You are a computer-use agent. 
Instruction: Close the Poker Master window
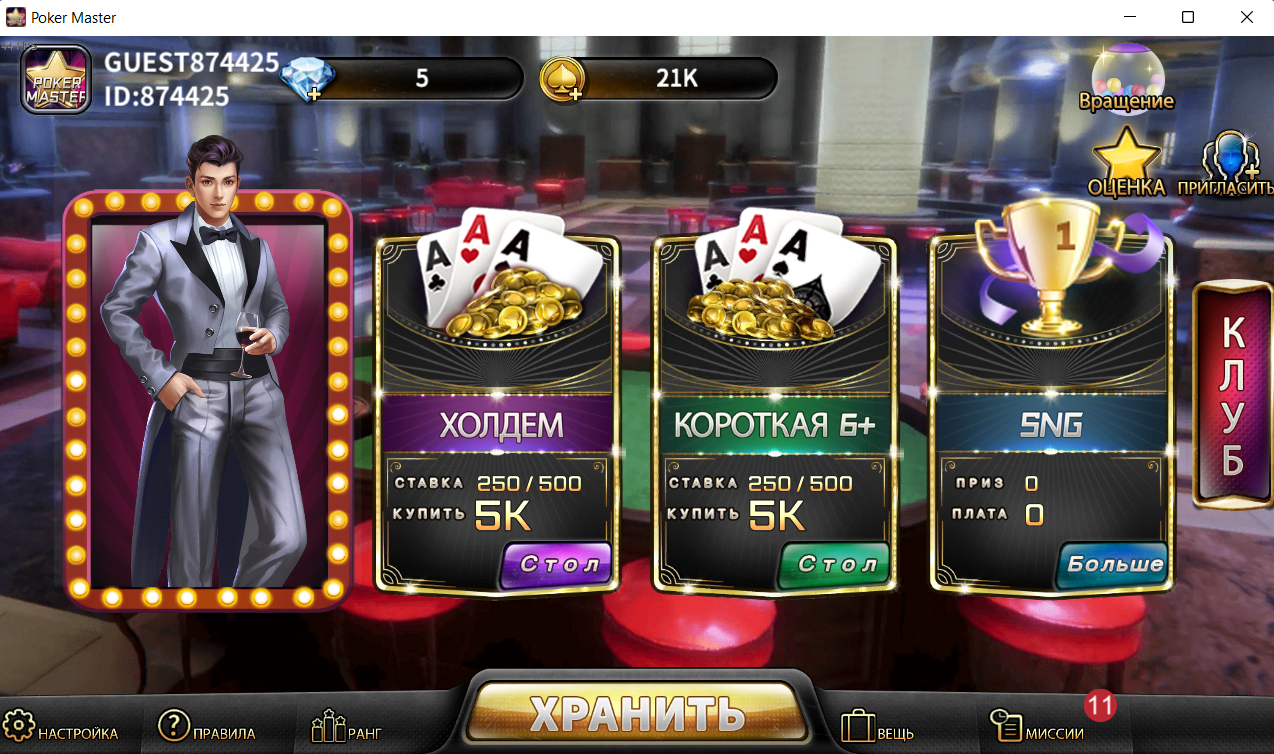point(1246,17)
